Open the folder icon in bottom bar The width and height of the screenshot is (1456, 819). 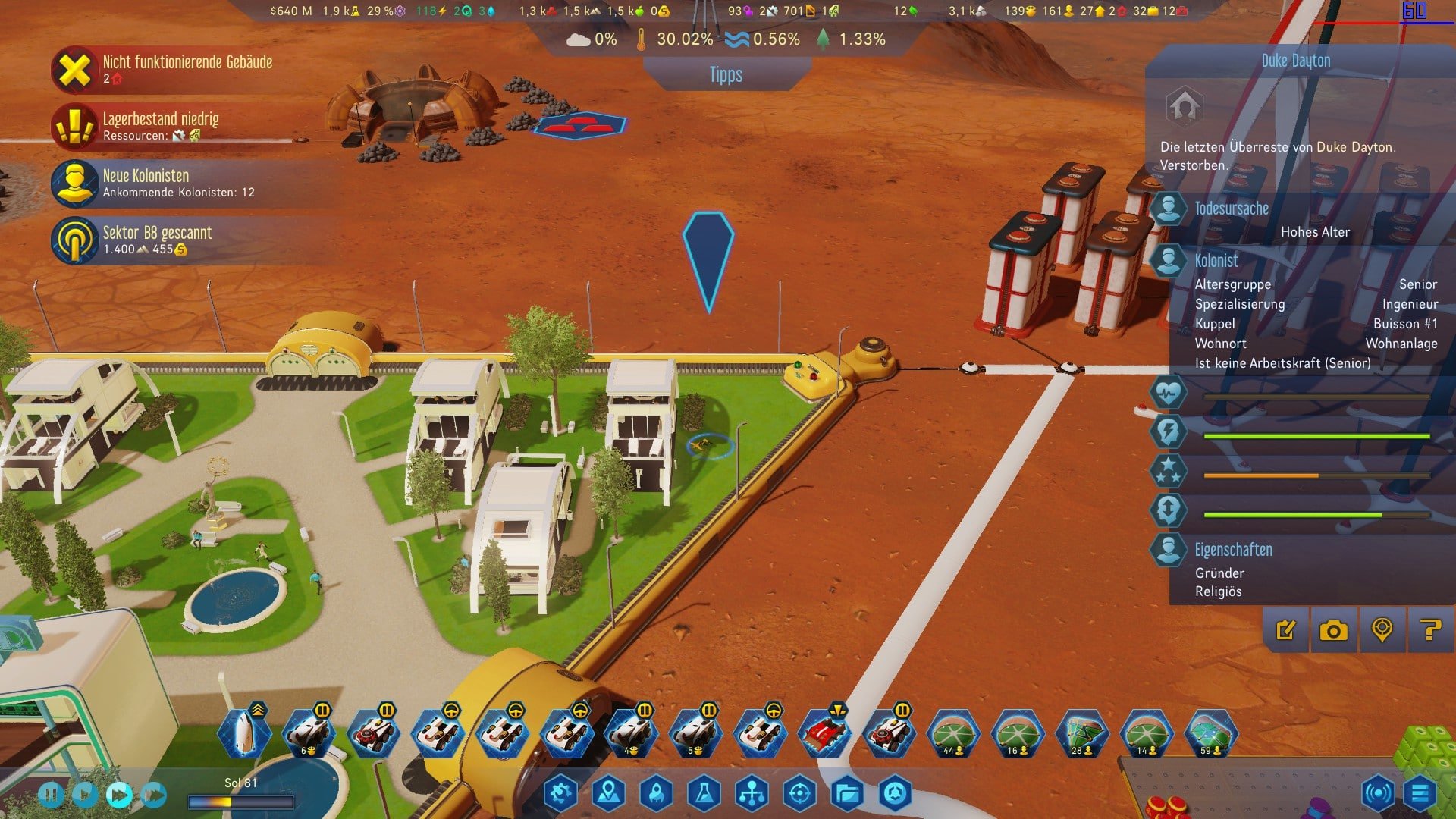pyautogui.click(x=847, y=793)
